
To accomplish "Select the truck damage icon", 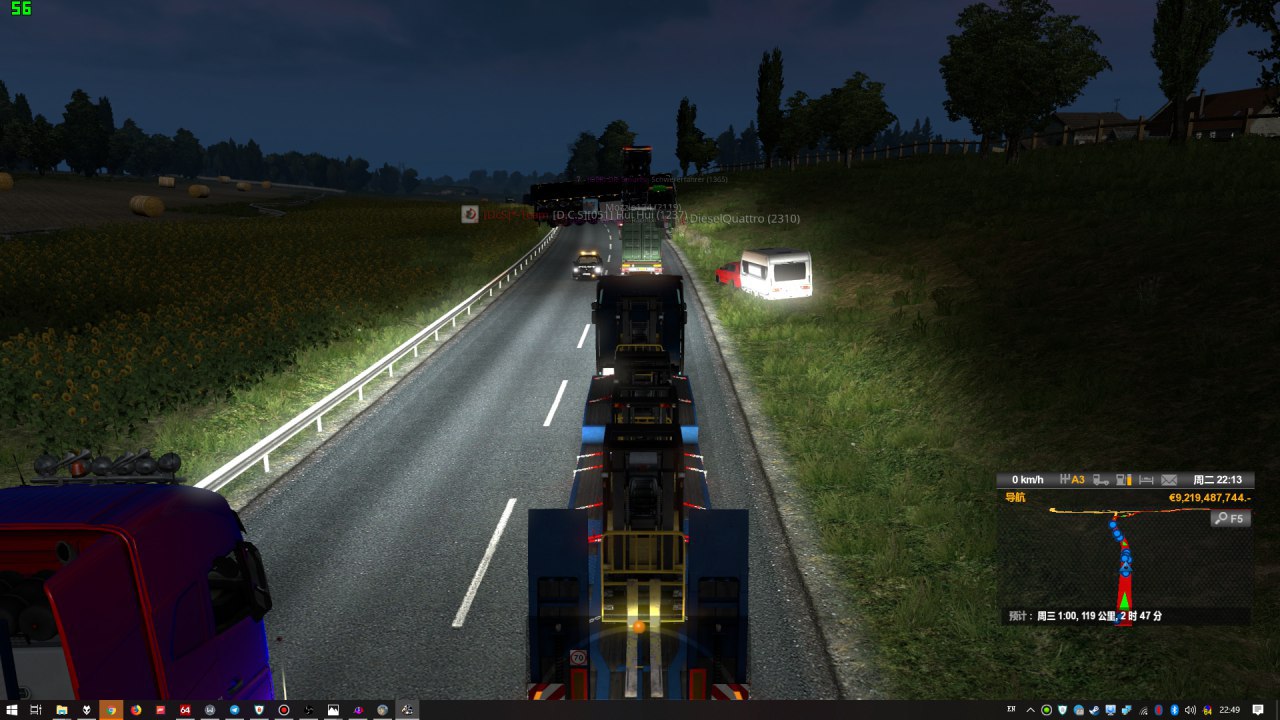I will pyautogui.click(x=1100, y=480).
